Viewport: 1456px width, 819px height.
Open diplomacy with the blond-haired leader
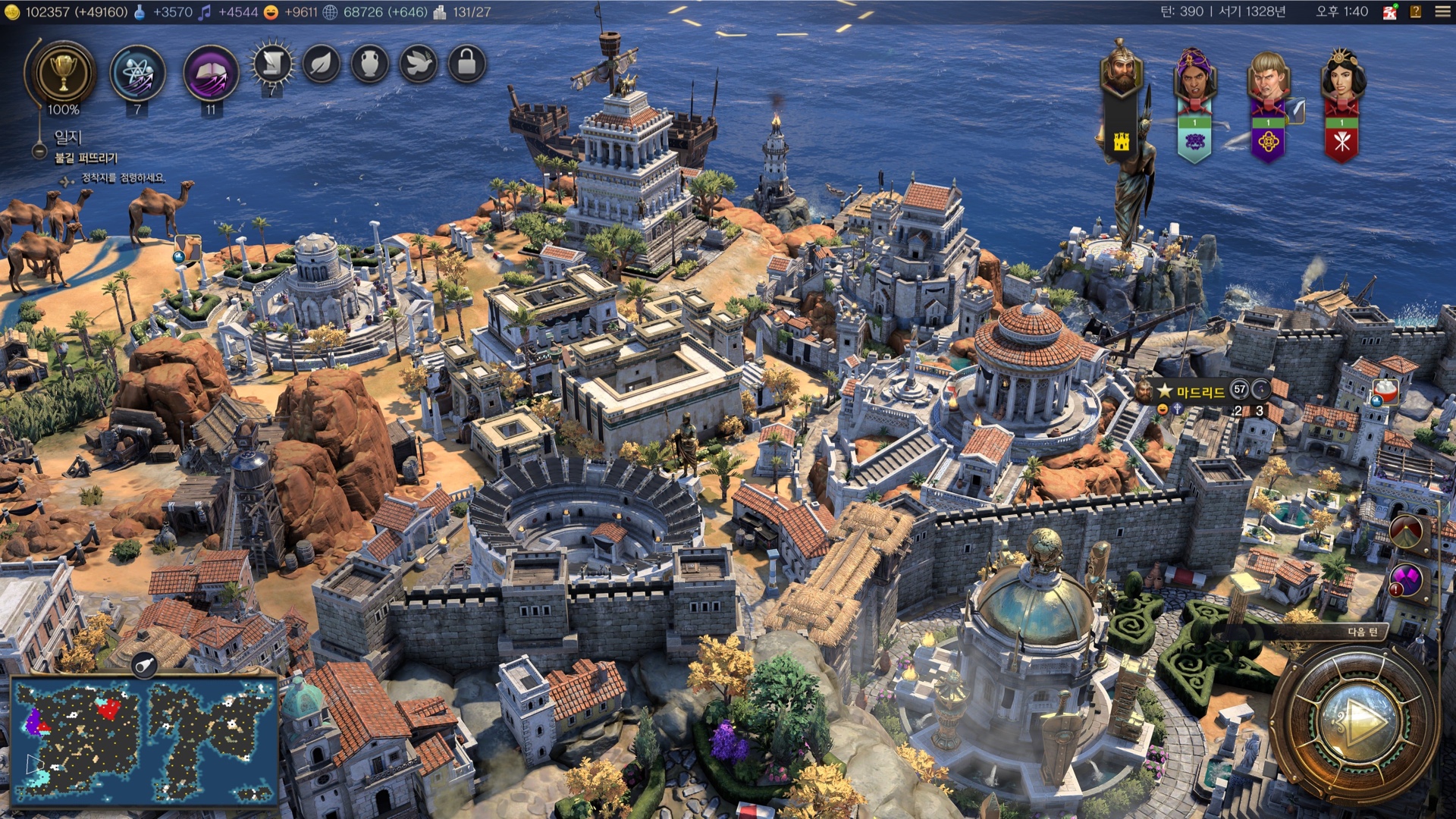pyautogui.click(x=1268, y=74)
